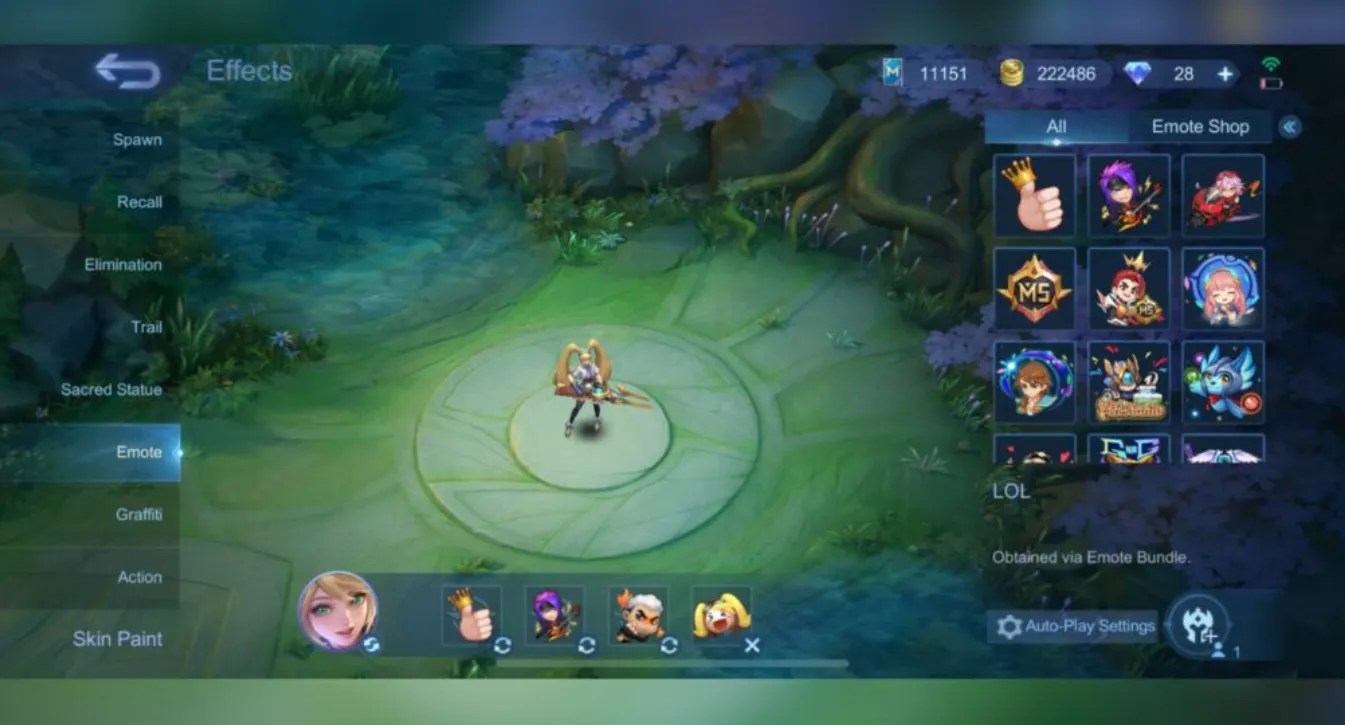The width and height of the screenshot is (1345, 725).
Task: Select the Sacred Statue category
Action: pos(114,389)
